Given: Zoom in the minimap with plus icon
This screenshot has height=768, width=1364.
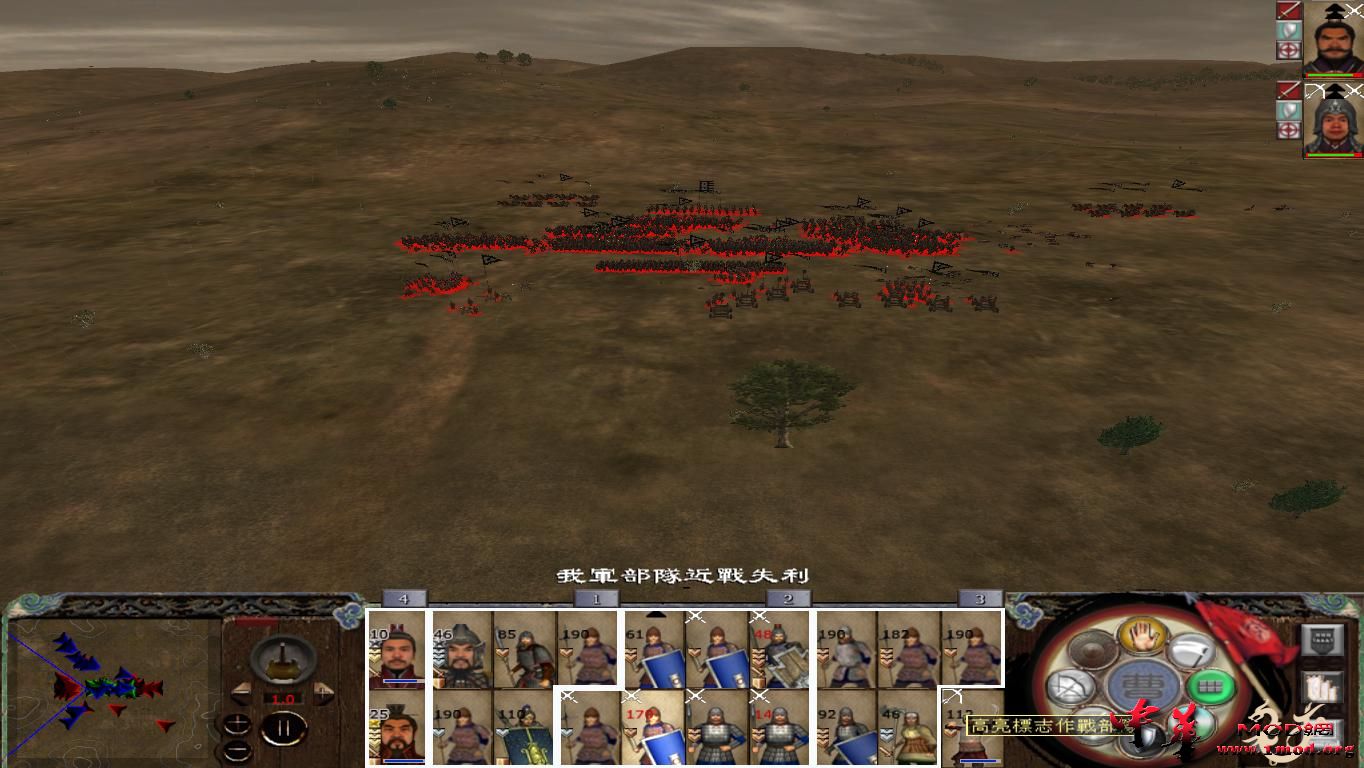Looking at the screenshot, I should (237, 724).
